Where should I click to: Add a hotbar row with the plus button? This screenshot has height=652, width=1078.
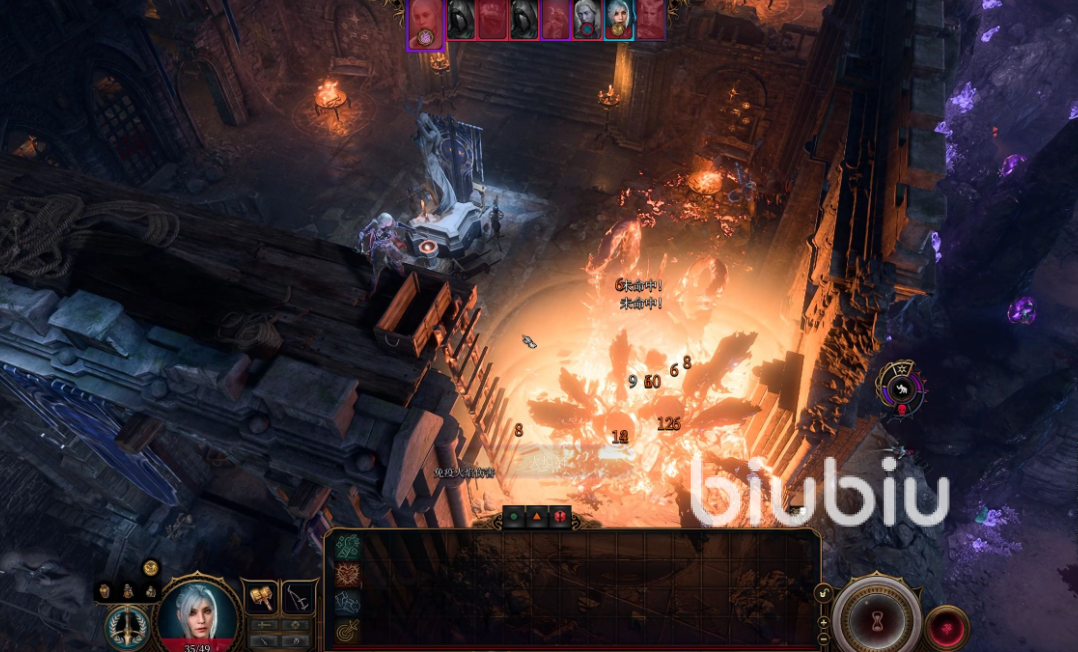pos(824,622)
